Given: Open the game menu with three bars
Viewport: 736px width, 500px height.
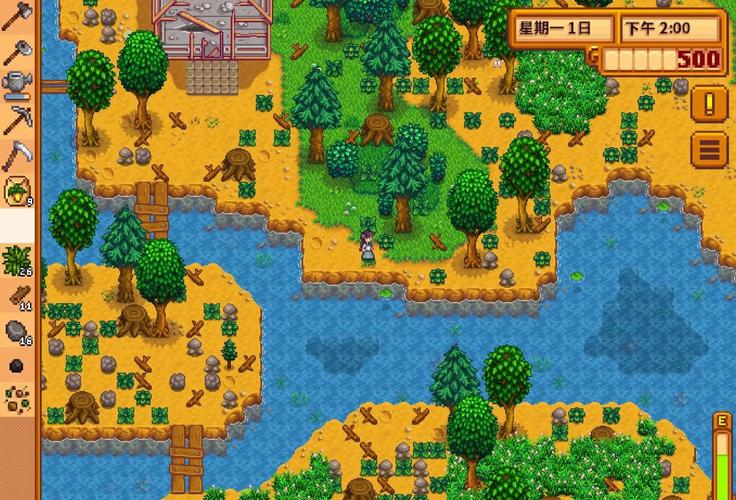Looking at the screenshot, I should point(711,150).
